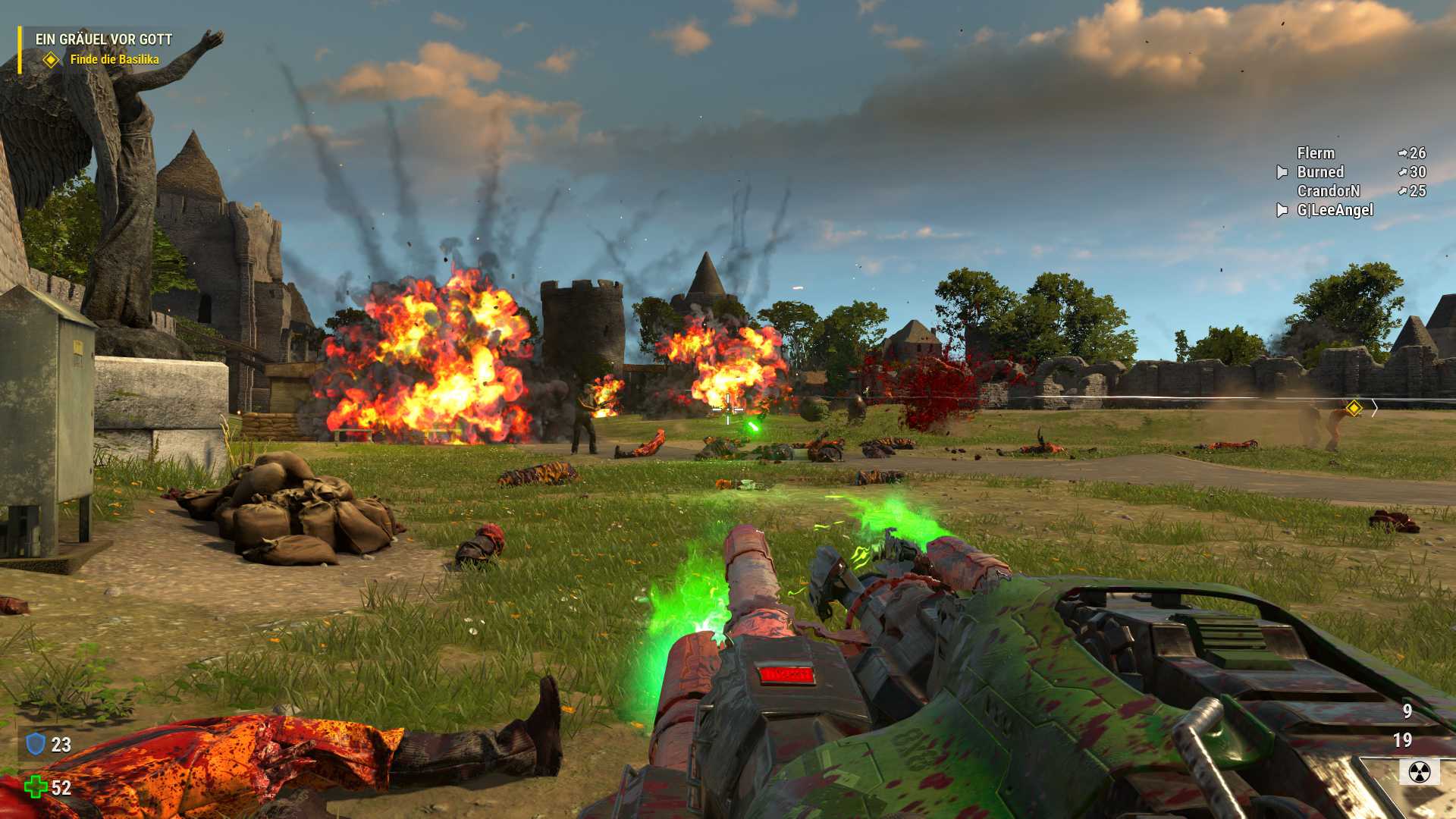Click the yellow diamond objective waypoint marker

coord(1354,408)
